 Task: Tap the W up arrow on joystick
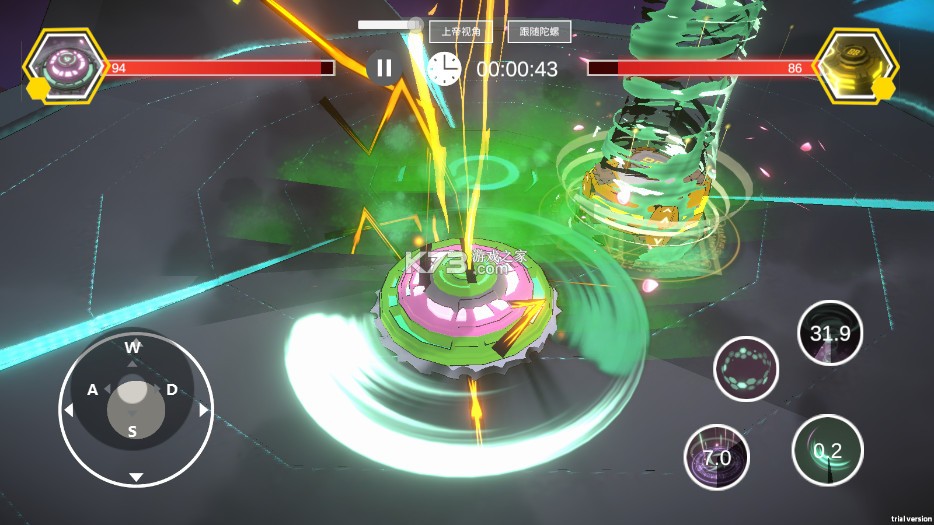[x=133, y=348]
